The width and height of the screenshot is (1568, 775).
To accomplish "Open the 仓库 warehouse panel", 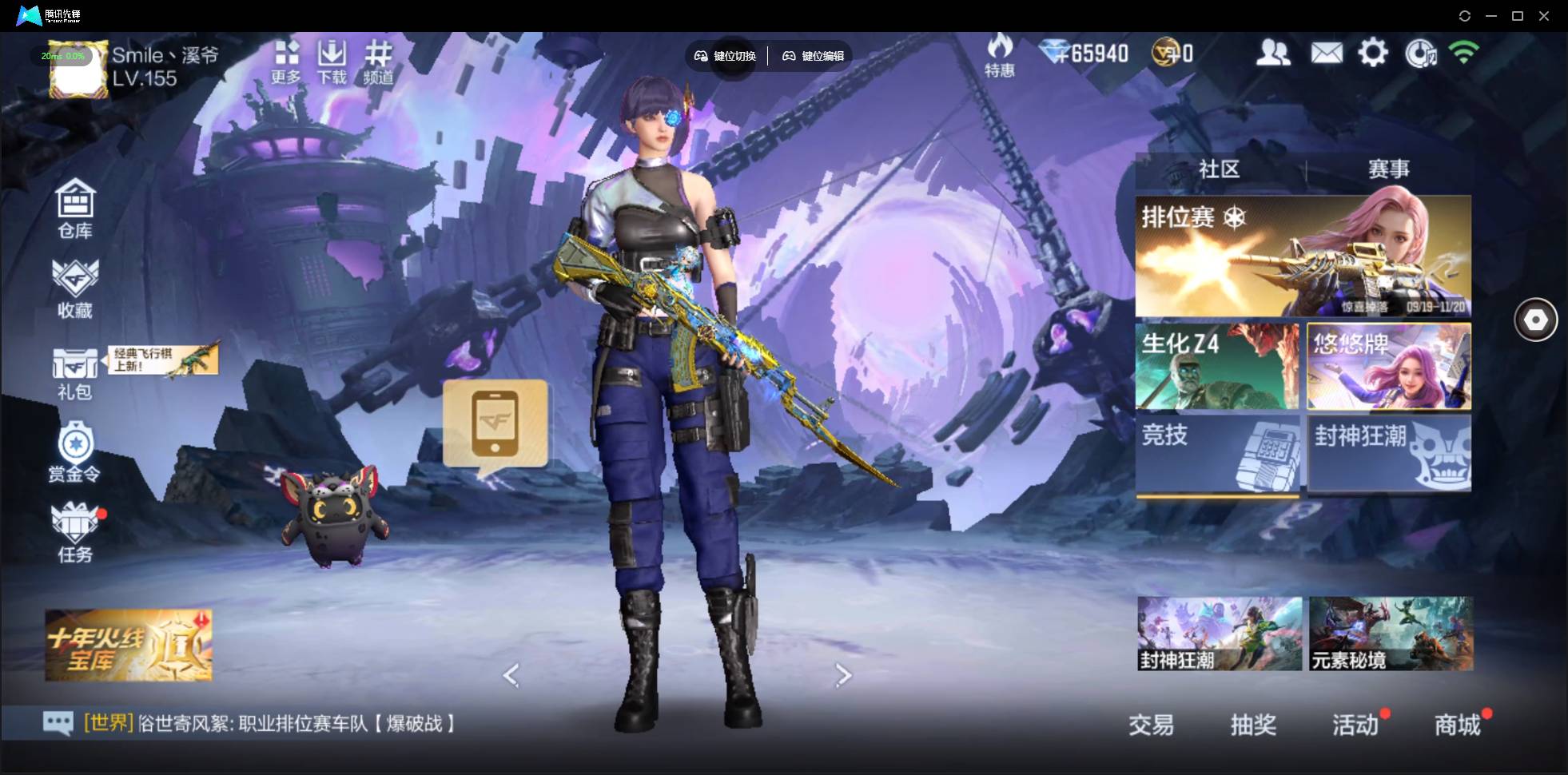I will (x=75, y=209).
